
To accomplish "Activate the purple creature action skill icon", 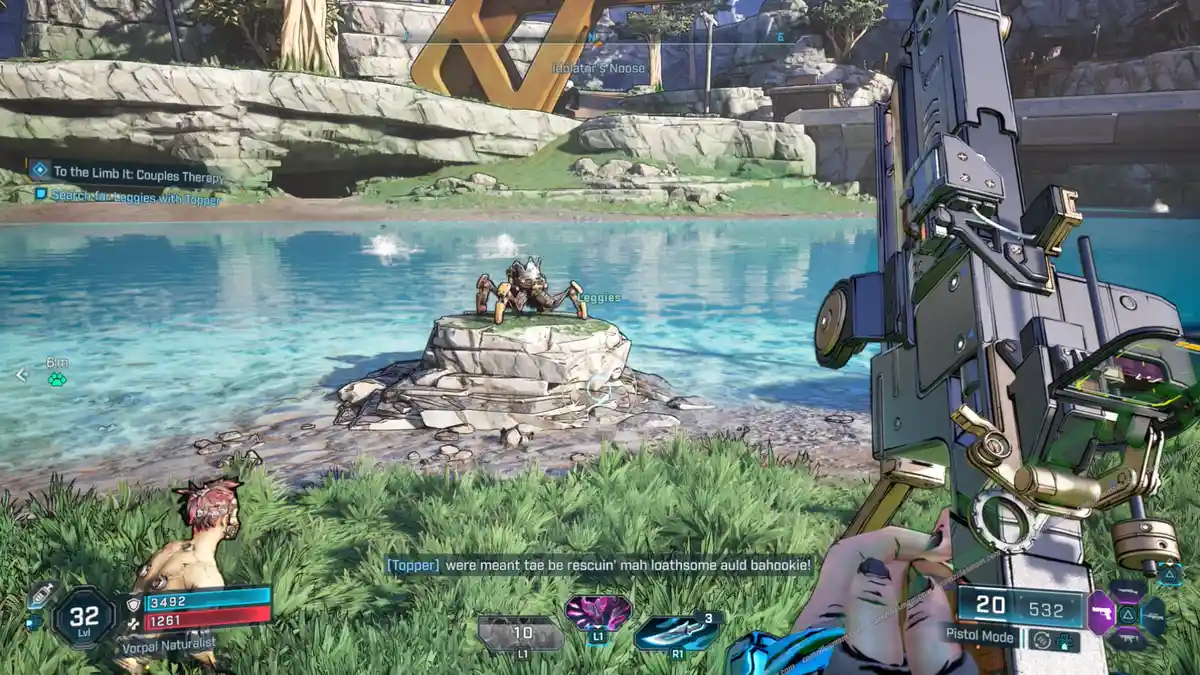I will 597,612.
